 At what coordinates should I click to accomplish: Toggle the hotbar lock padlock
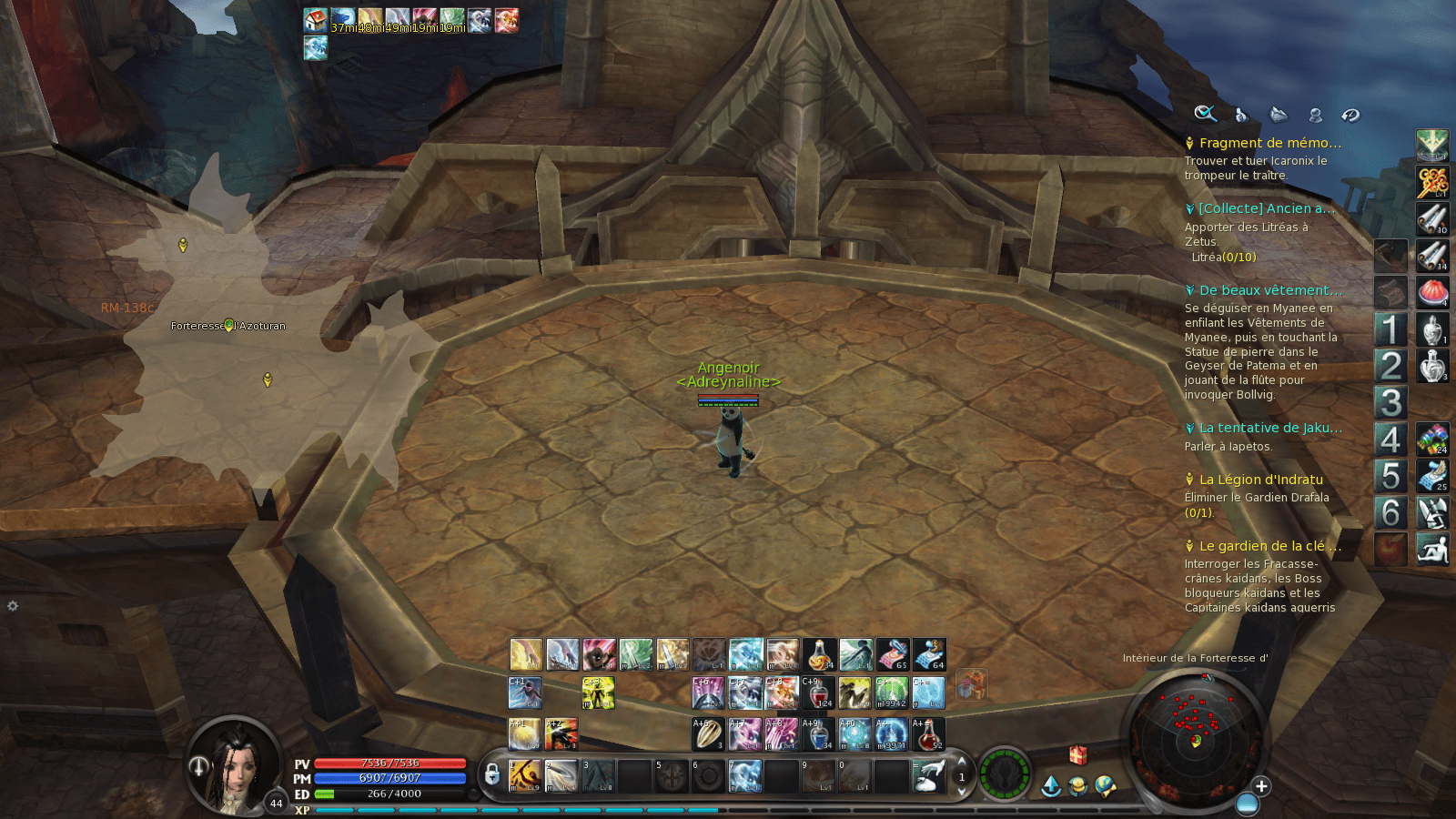pos(492,774)
